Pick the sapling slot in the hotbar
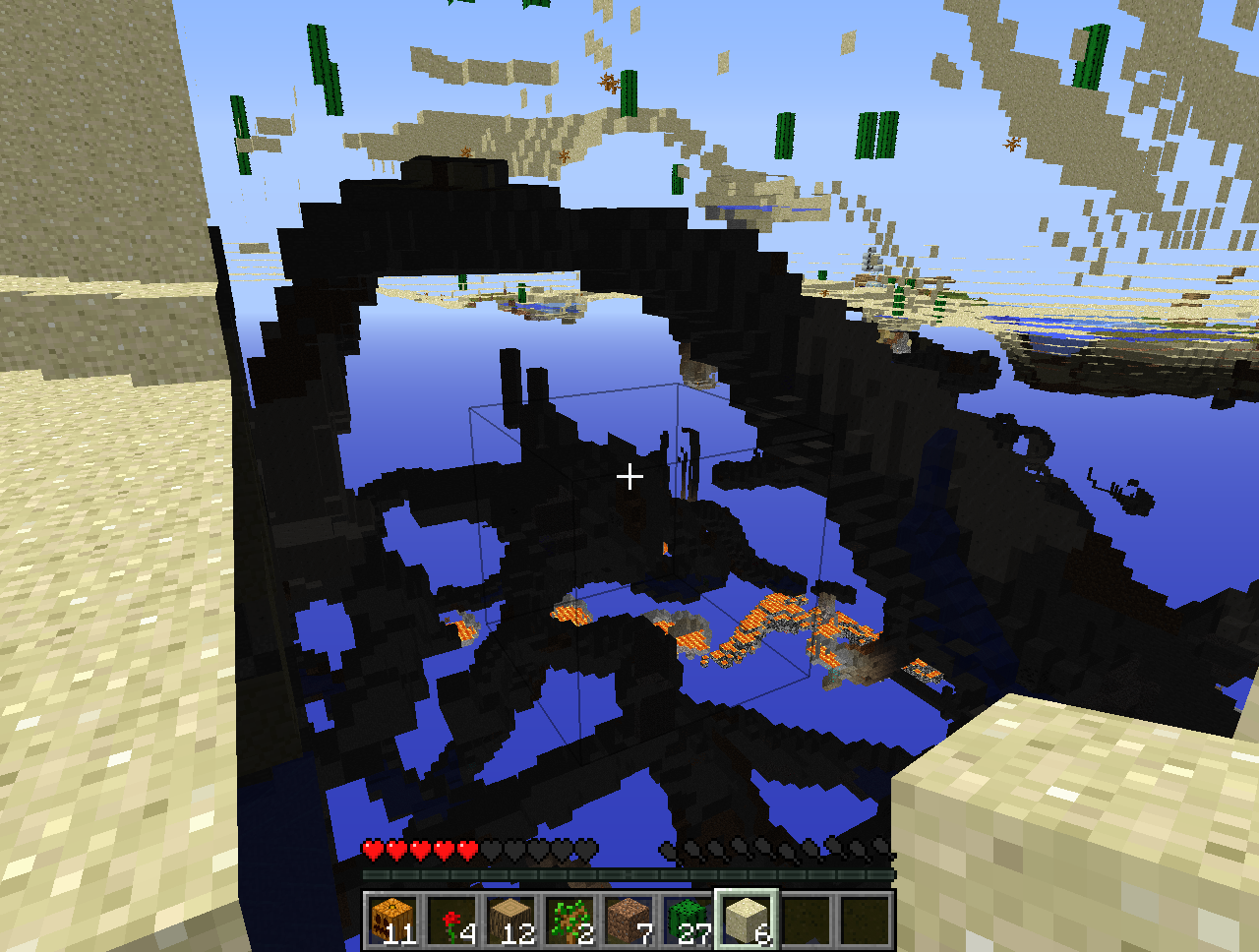This screenshot has height=952, width=1259. [570, 921]
